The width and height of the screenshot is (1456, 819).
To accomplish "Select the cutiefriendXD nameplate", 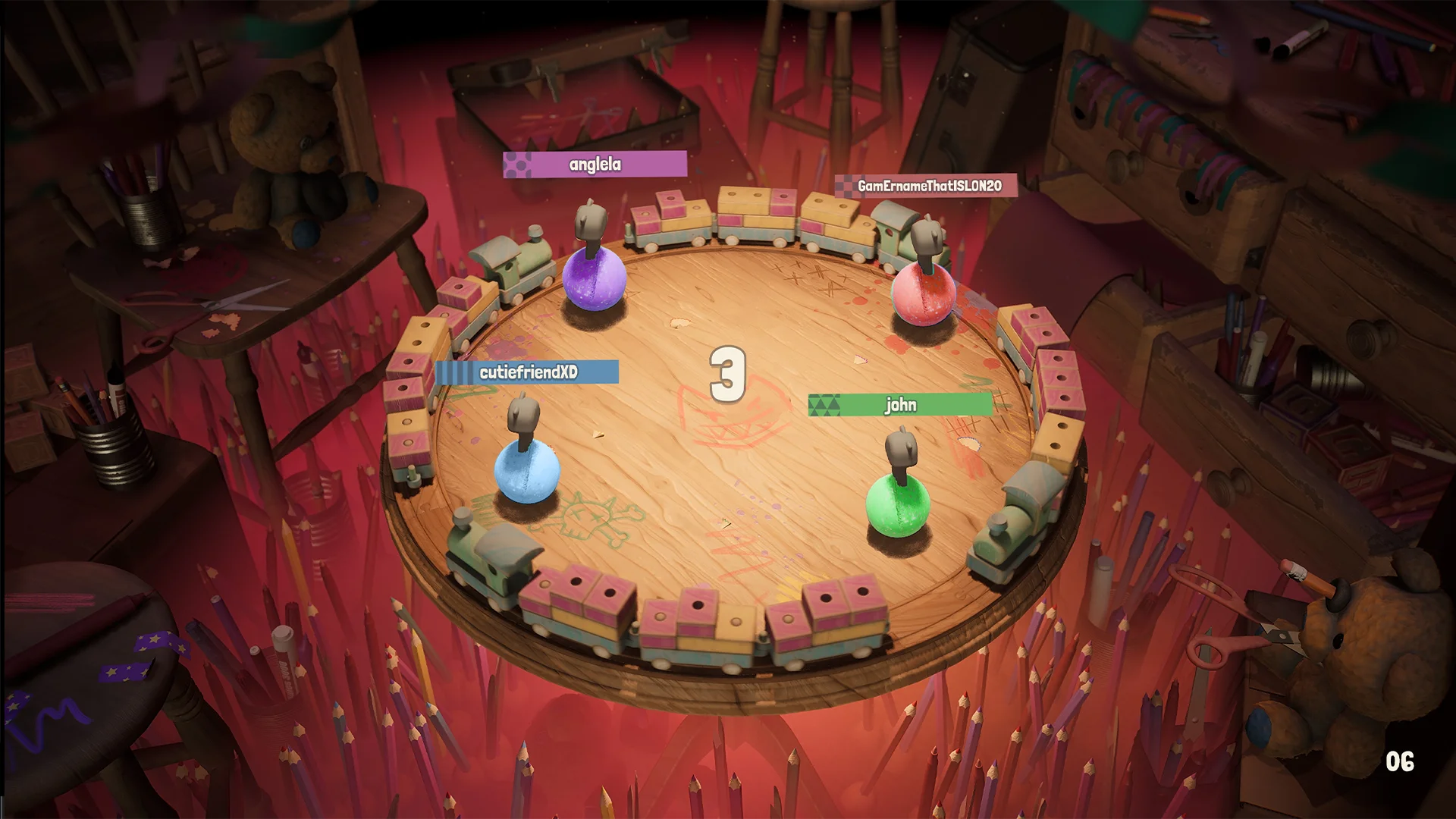I will 527,372.
